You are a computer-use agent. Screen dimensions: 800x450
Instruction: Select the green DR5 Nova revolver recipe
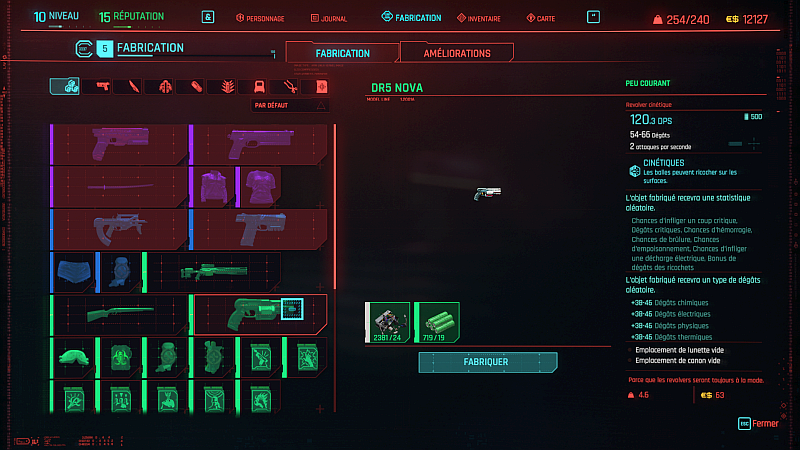click(260, 313)
